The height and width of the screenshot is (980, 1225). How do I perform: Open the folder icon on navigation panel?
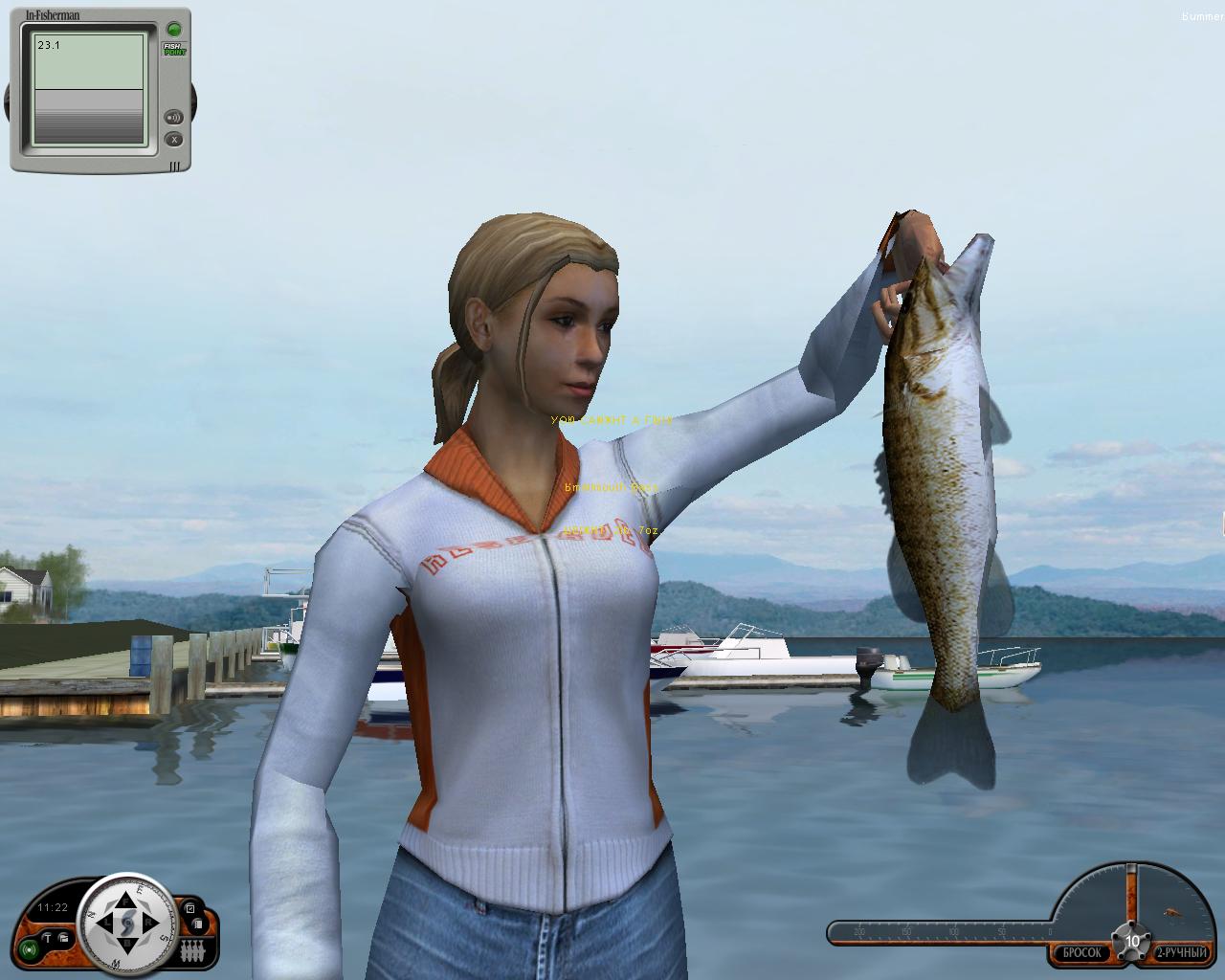pos(62,938)
